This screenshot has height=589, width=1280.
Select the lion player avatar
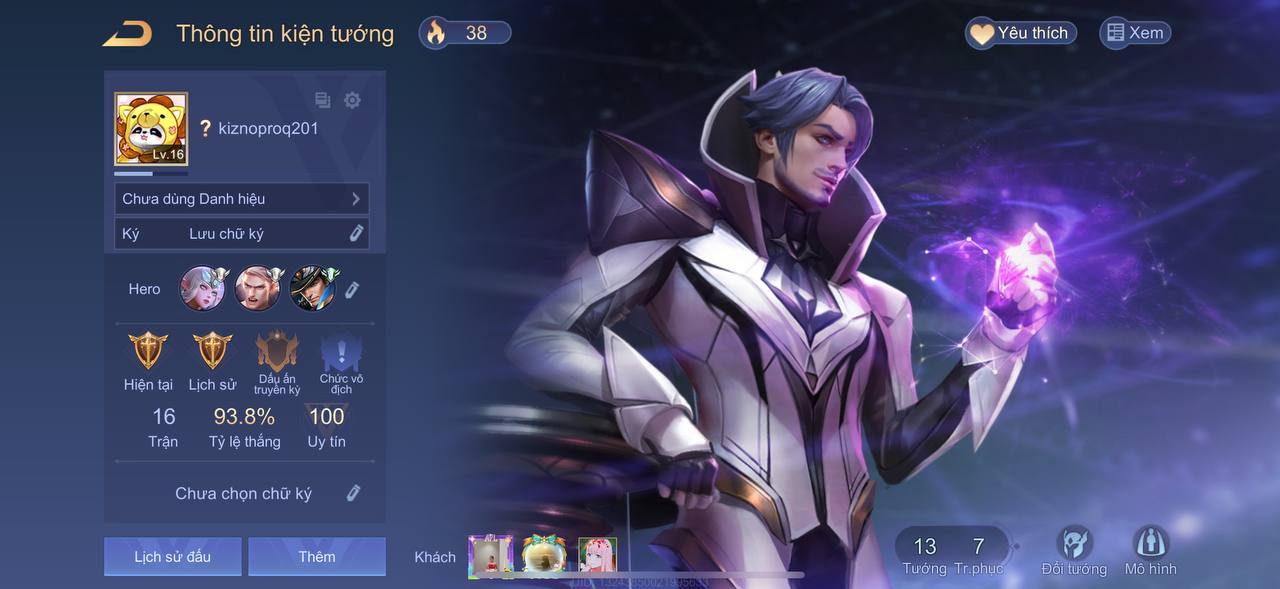[151, 129]
